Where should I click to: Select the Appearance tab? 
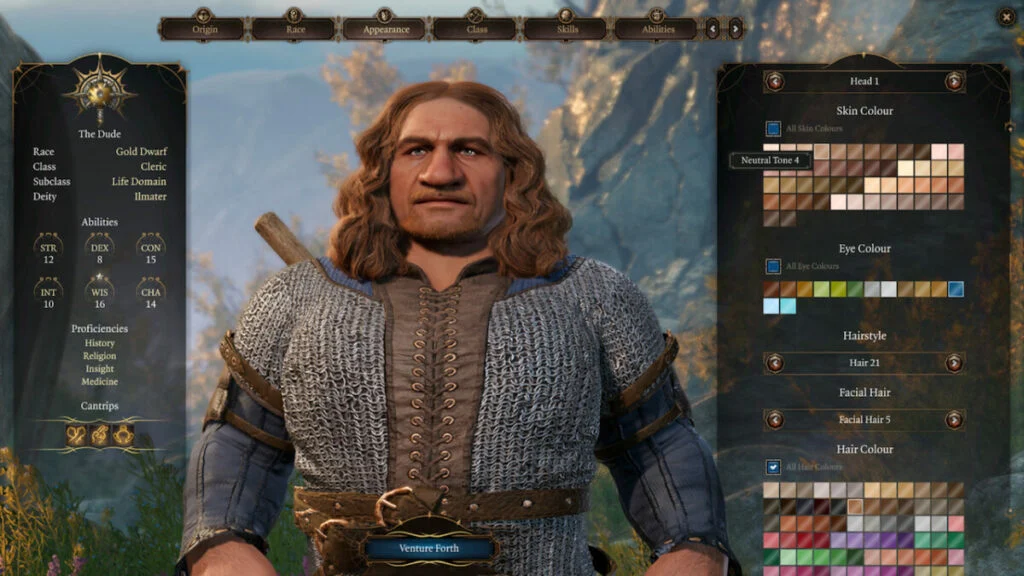click(x=385, y=28)
